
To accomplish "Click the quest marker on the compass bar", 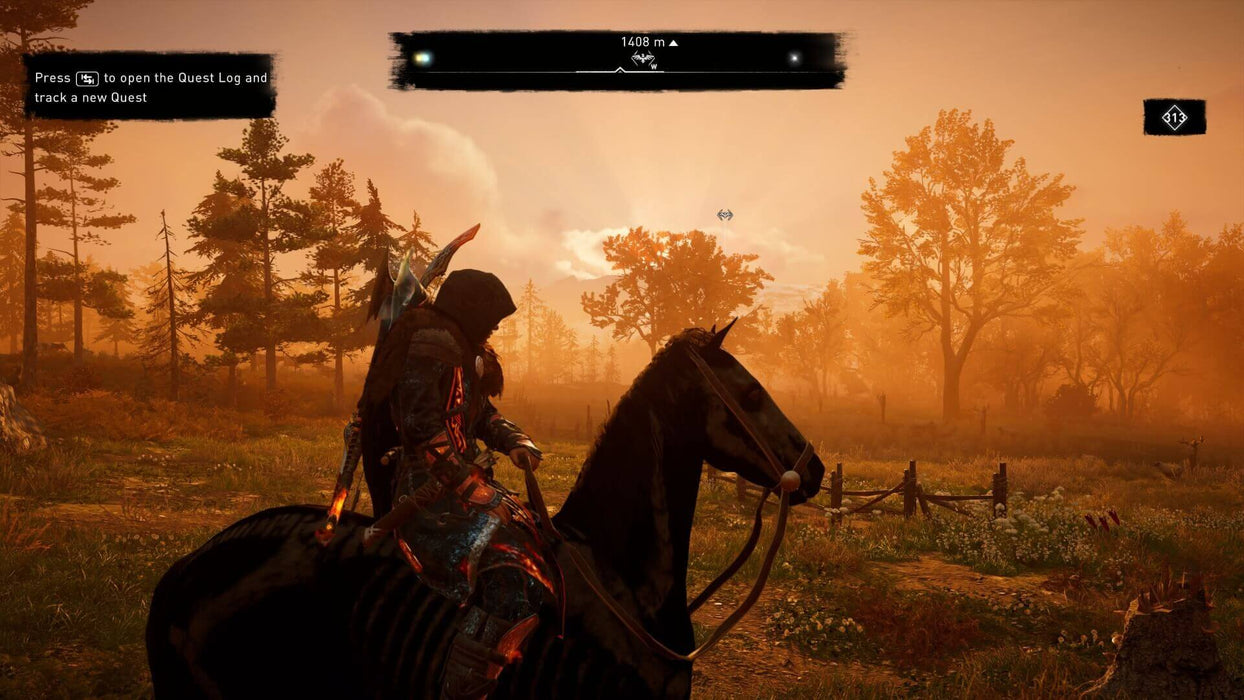I will (643, 60).
